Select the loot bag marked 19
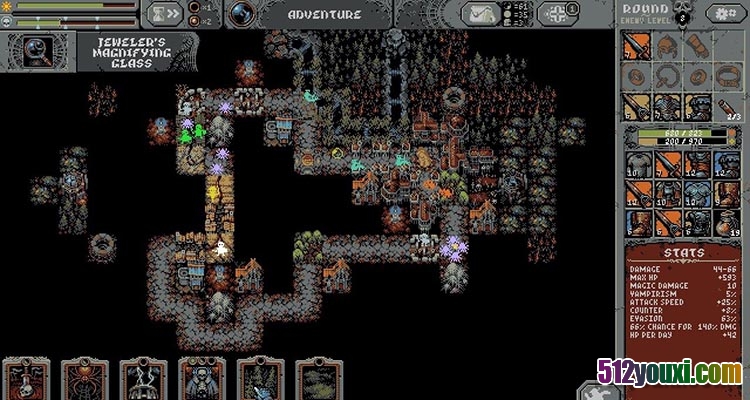Screen dimensions: 750x400 [x=727, y=220]
